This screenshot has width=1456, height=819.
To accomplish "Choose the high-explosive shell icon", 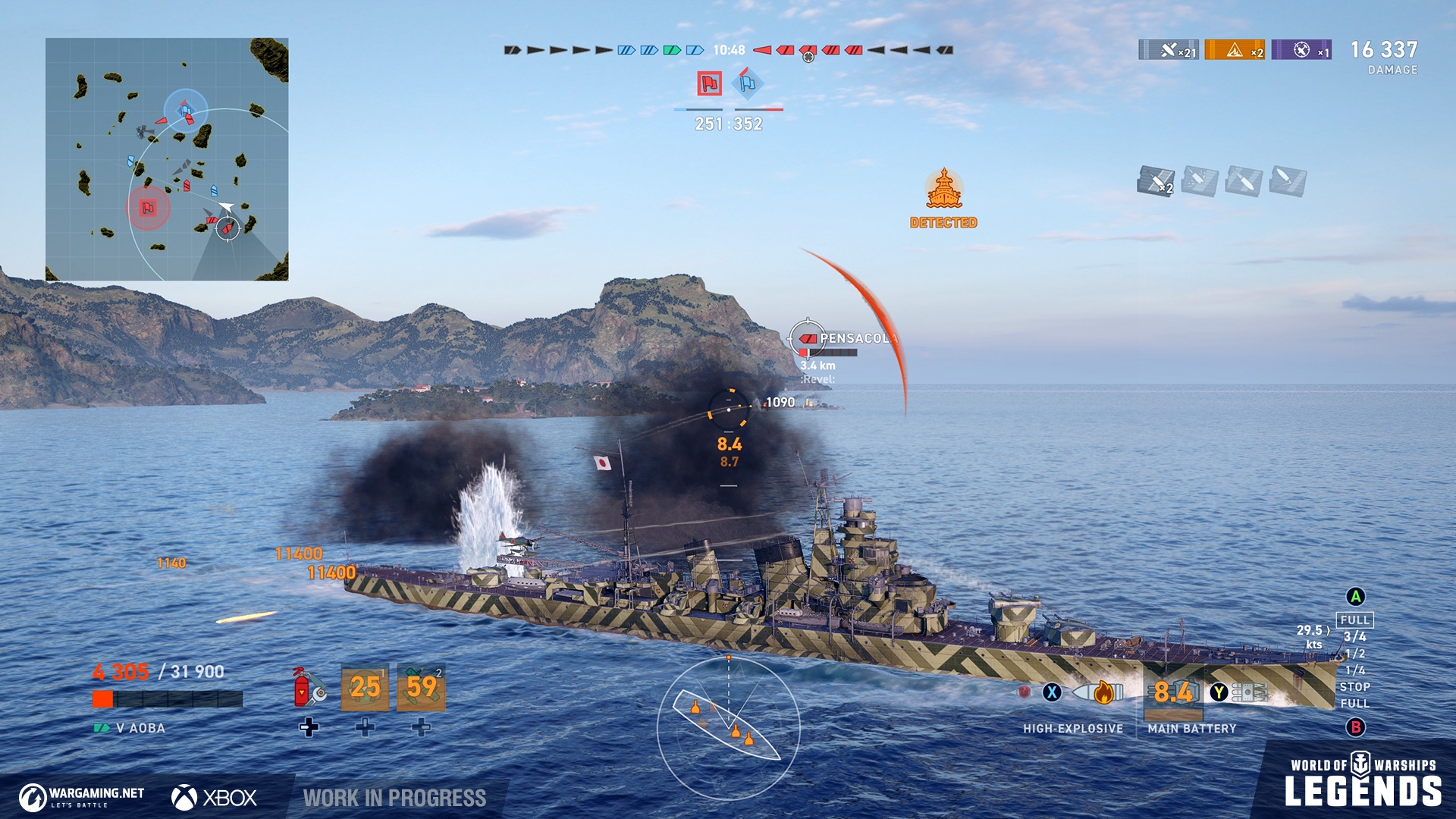I will (x=1097, y=692).
